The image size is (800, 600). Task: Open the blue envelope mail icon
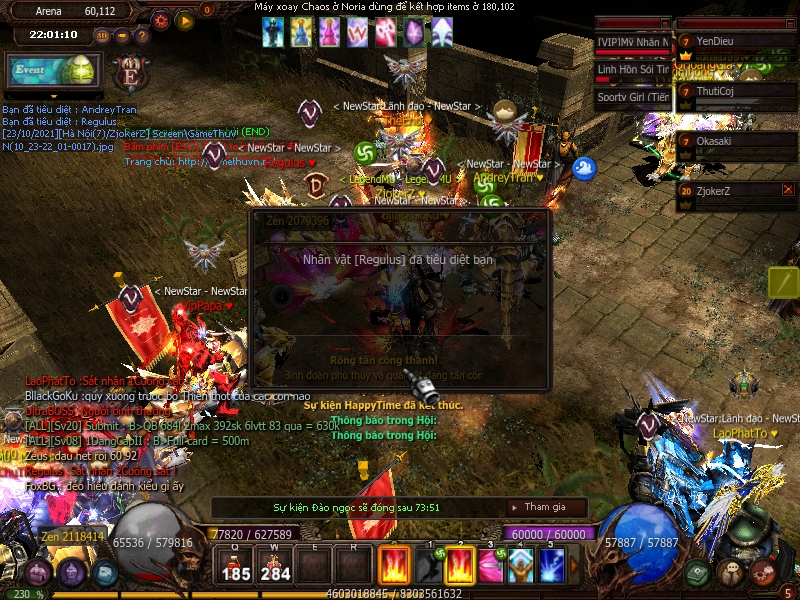(x=106, y=574)
